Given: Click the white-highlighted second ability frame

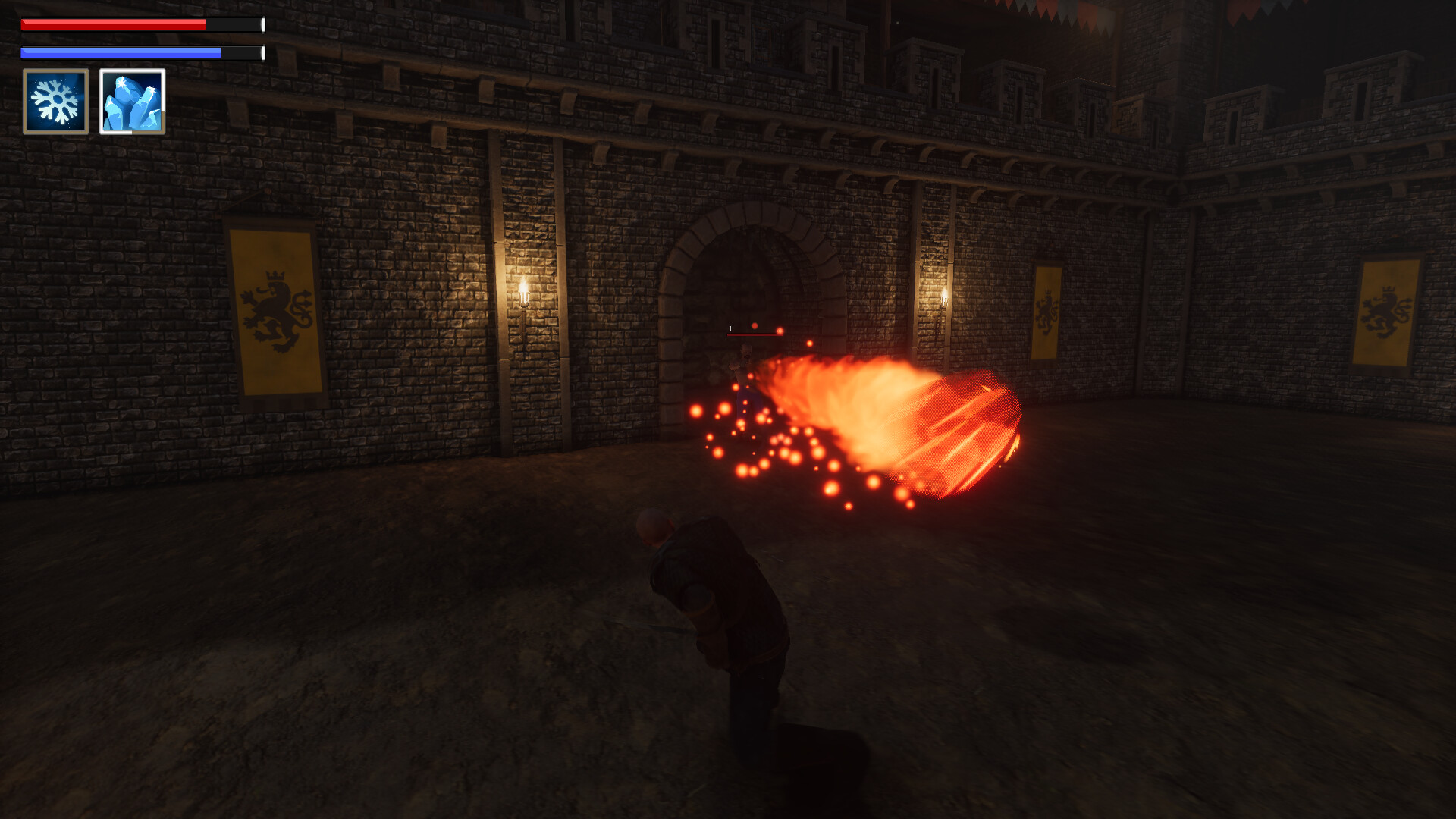Looking at the screenshot, I should click(x=132, y=101).
